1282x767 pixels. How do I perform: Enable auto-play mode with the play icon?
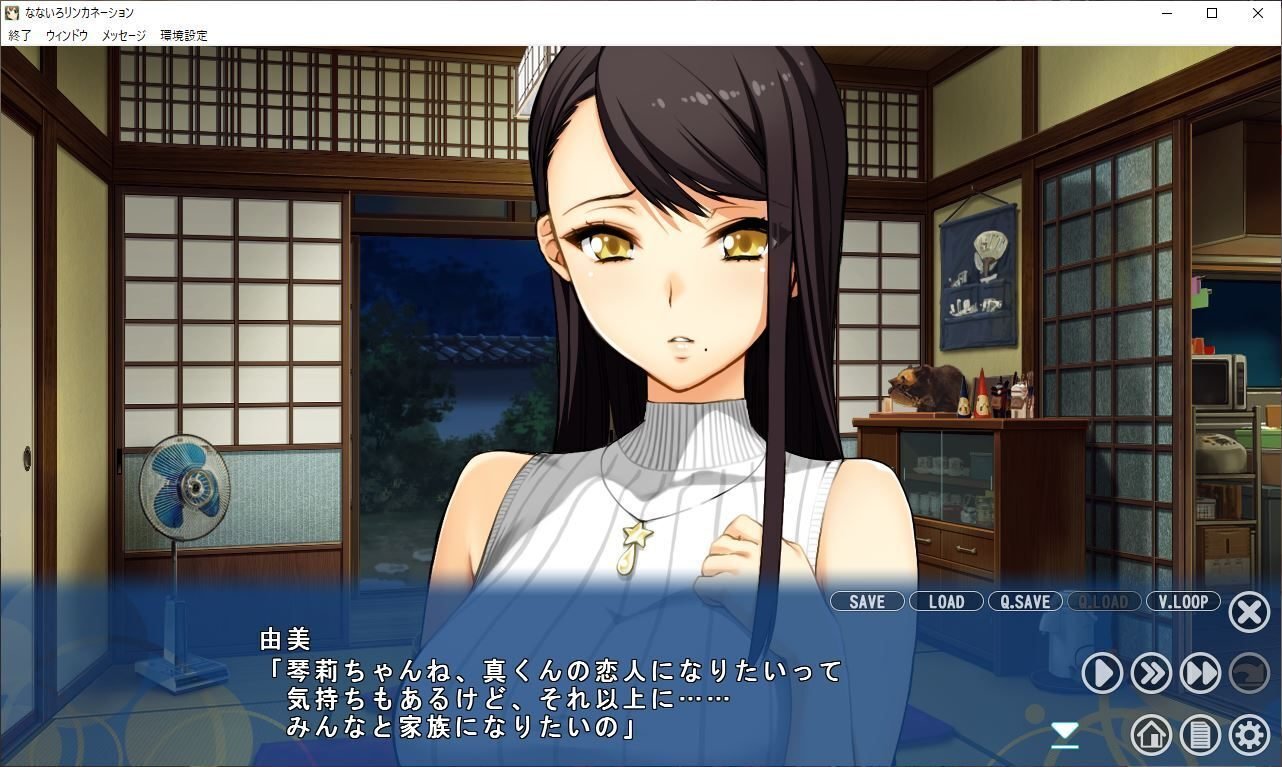(1101, 673)
